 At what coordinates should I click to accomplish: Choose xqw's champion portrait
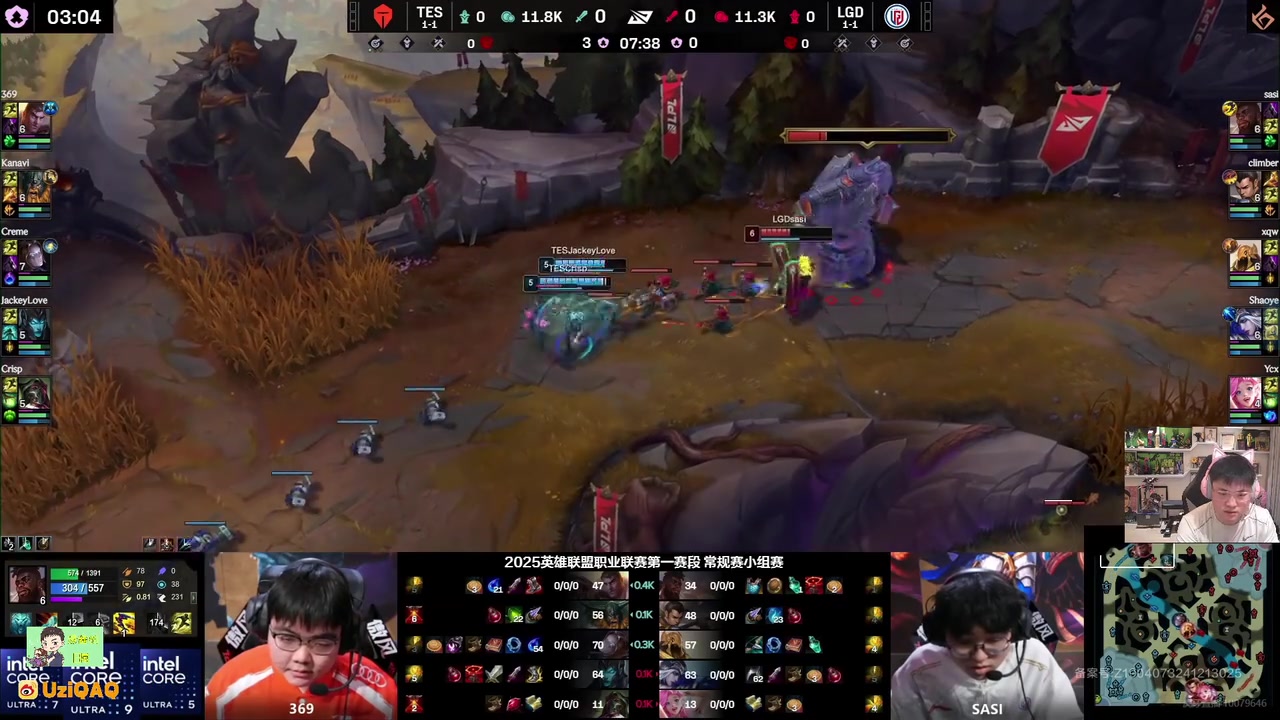click(x=1245, y=256)
